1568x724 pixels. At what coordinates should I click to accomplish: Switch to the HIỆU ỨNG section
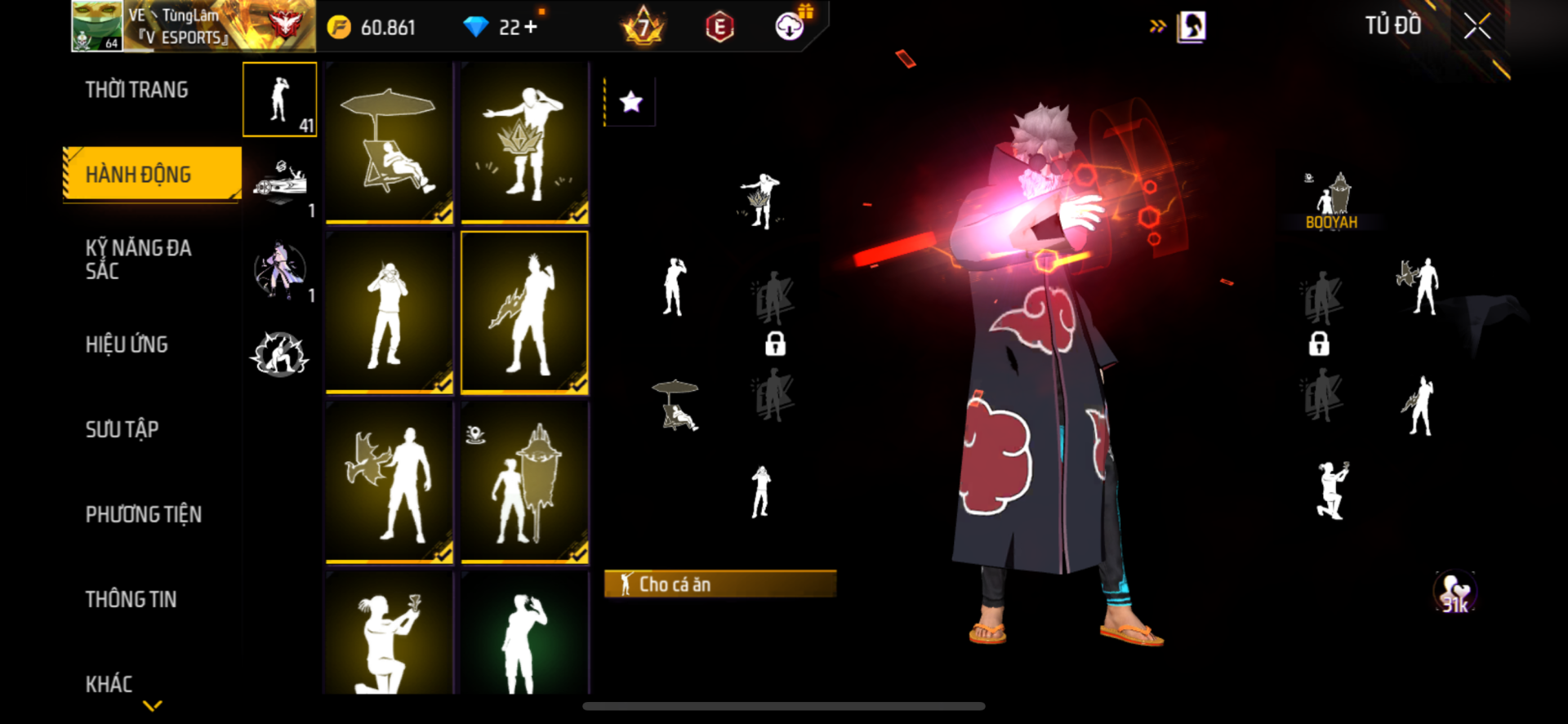click(127, 344)
